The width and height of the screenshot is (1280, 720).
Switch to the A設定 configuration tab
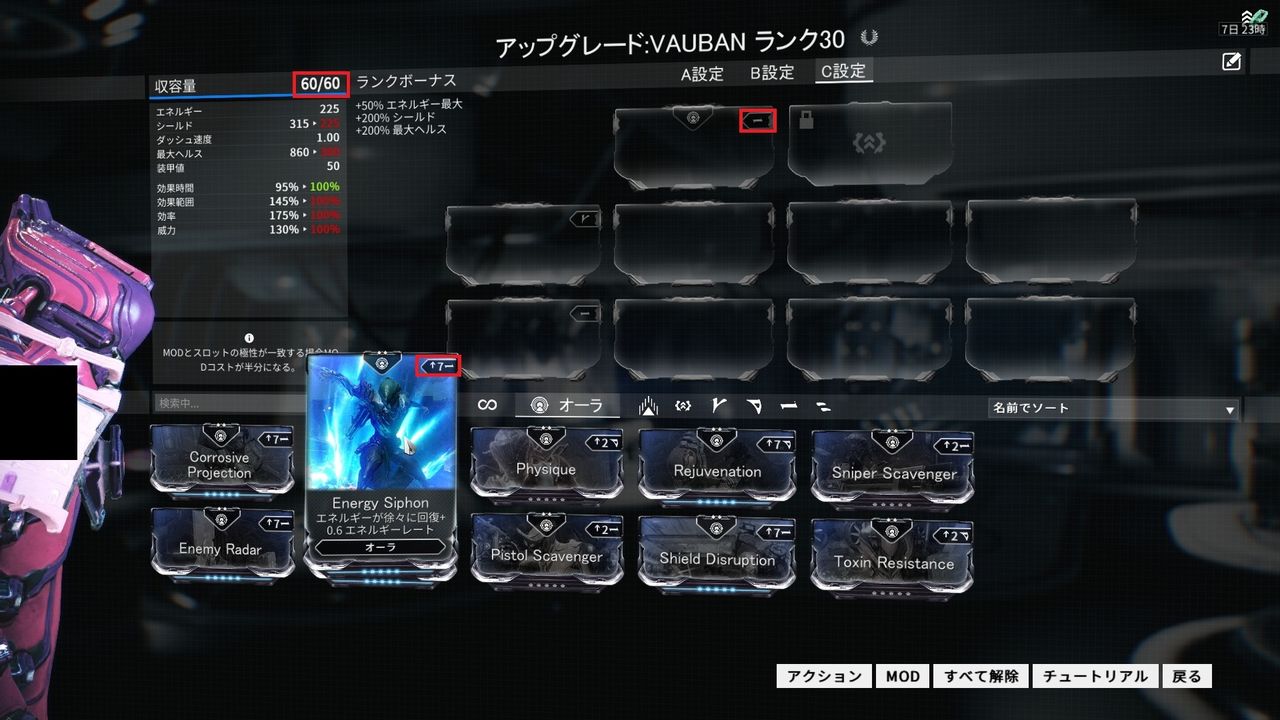point(702,74)
